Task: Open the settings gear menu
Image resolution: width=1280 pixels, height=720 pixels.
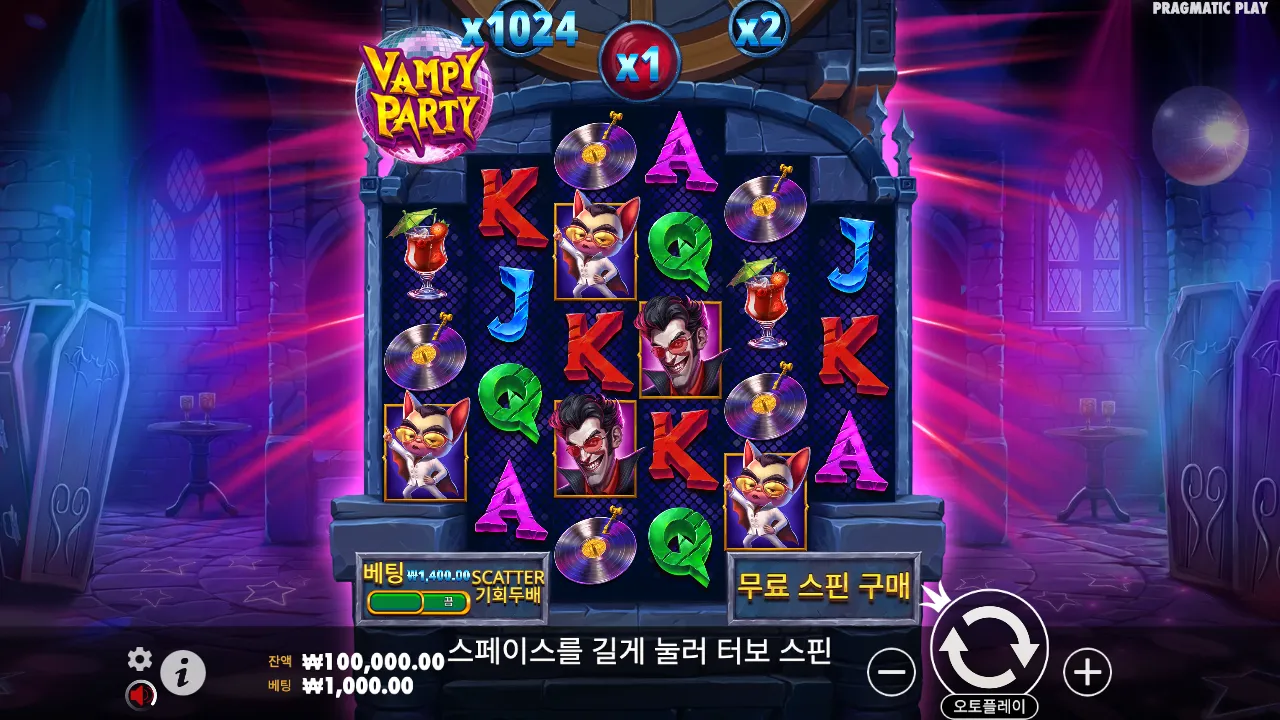Action: (140, 659)
